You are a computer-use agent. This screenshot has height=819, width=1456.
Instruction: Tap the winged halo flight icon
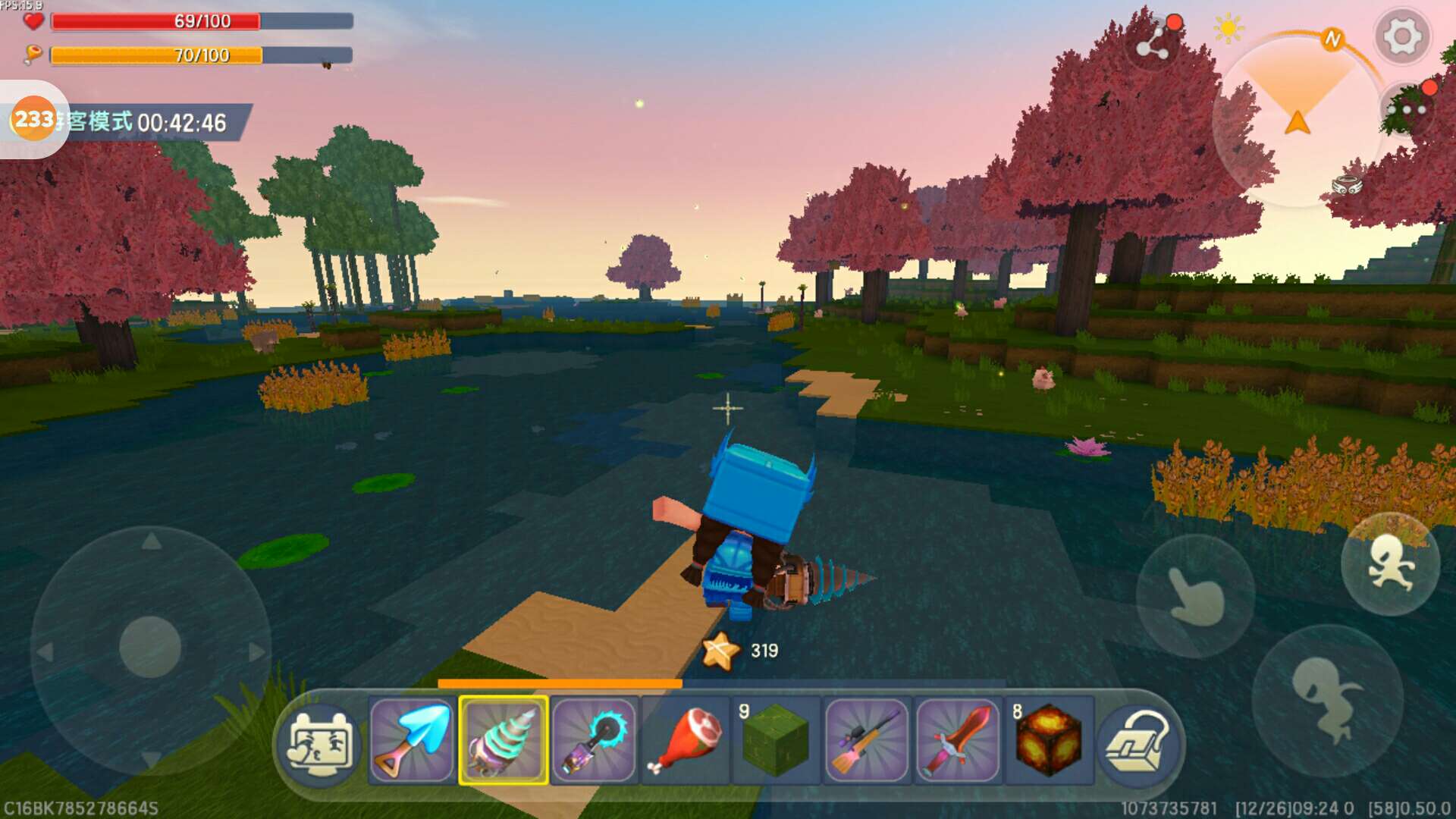click(1347, 184)
